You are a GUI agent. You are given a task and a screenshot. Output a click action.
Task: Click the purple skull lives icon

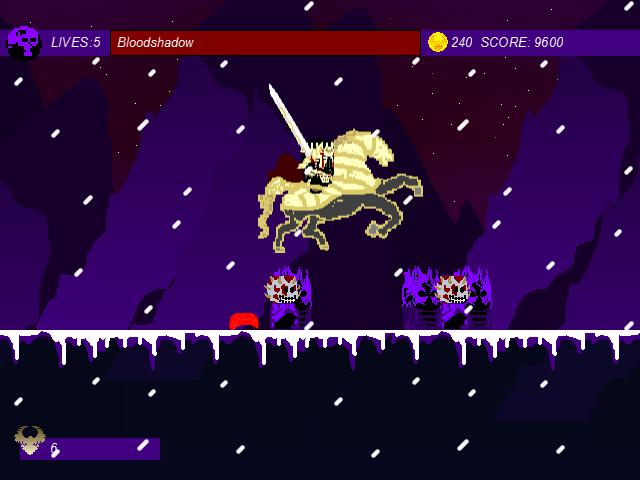(23, 42)
